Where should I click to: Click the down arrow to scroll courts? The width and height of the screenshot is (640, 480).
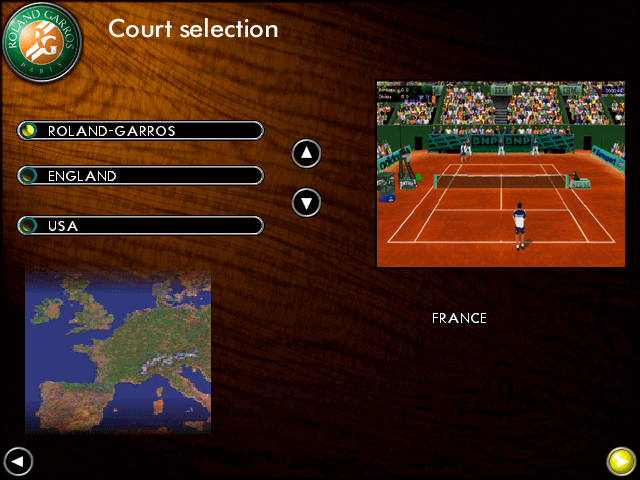[306, 203]
